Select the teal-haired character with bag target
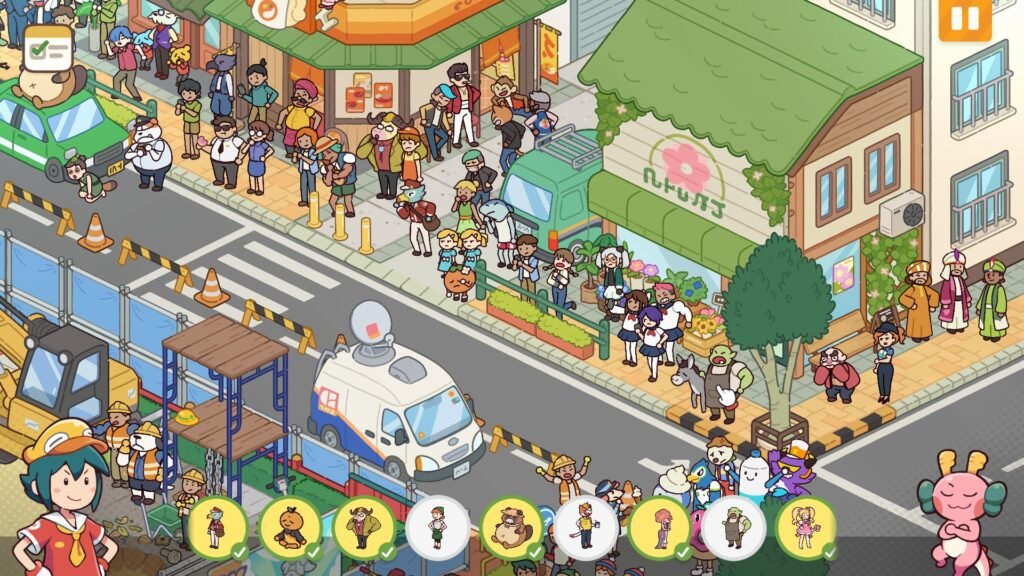1024x576 pixels. coord(217,527)
